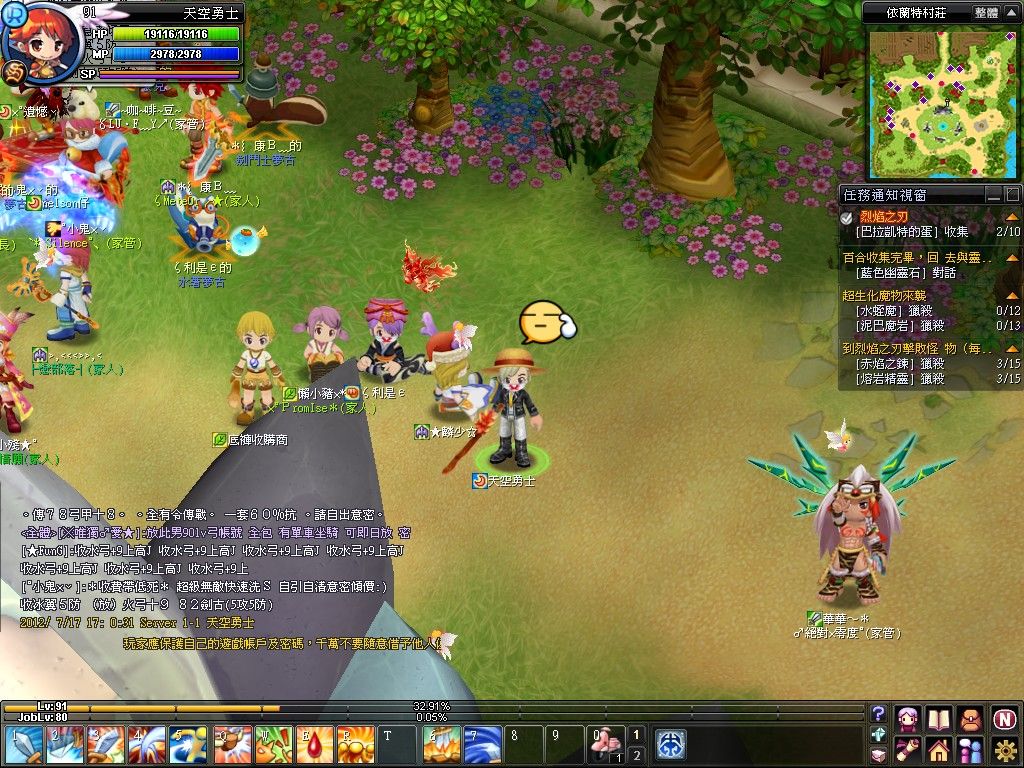The height and width of the screenshot is (768, 1024).
Task: Open the character menu with pink-haired icon
Action: (x=908, y=718)
